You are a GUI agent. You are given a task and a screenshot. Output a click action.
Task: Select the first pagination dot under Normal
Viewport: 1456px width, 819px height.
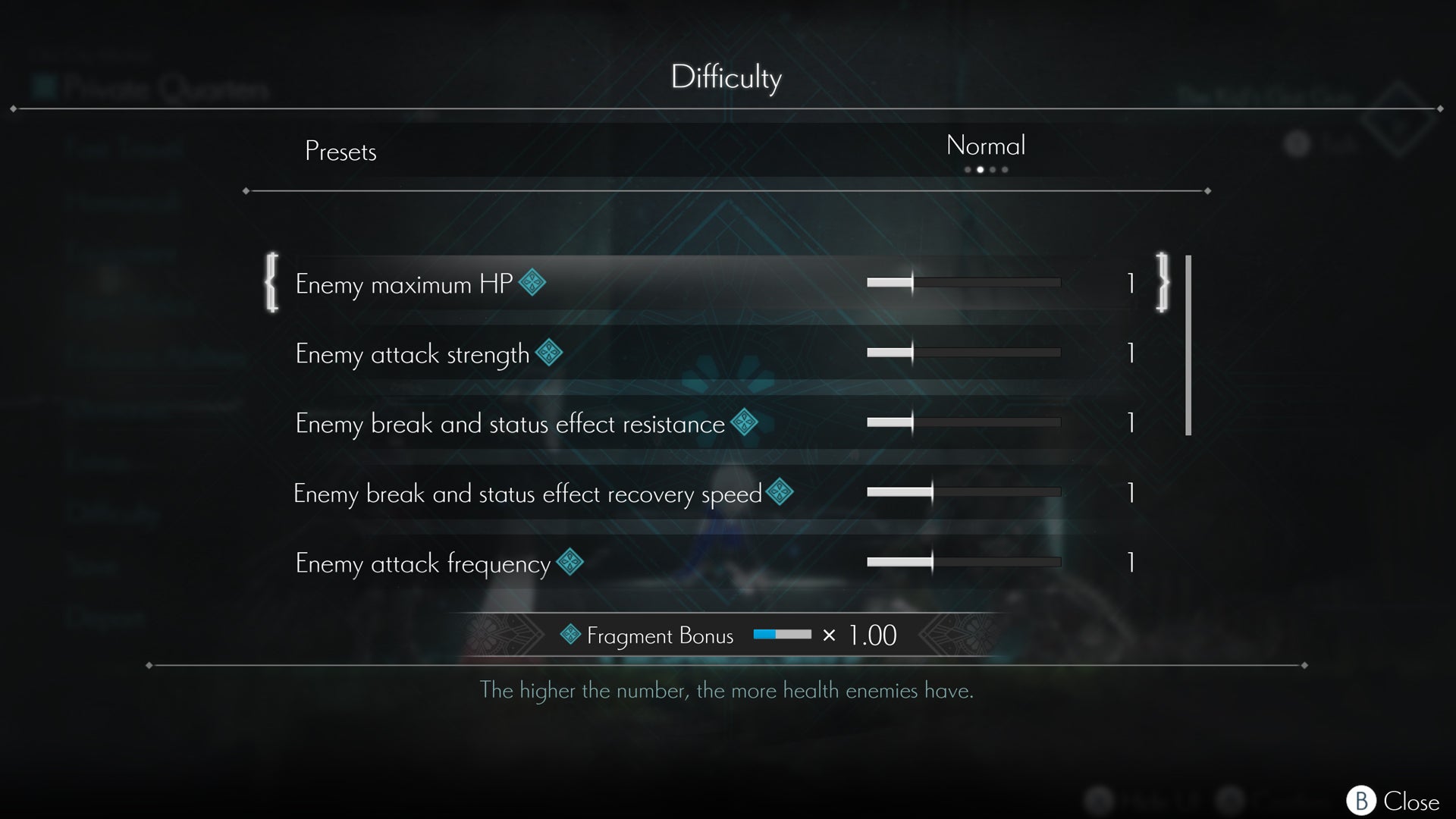pyautogui.click(x=966, y=169)
